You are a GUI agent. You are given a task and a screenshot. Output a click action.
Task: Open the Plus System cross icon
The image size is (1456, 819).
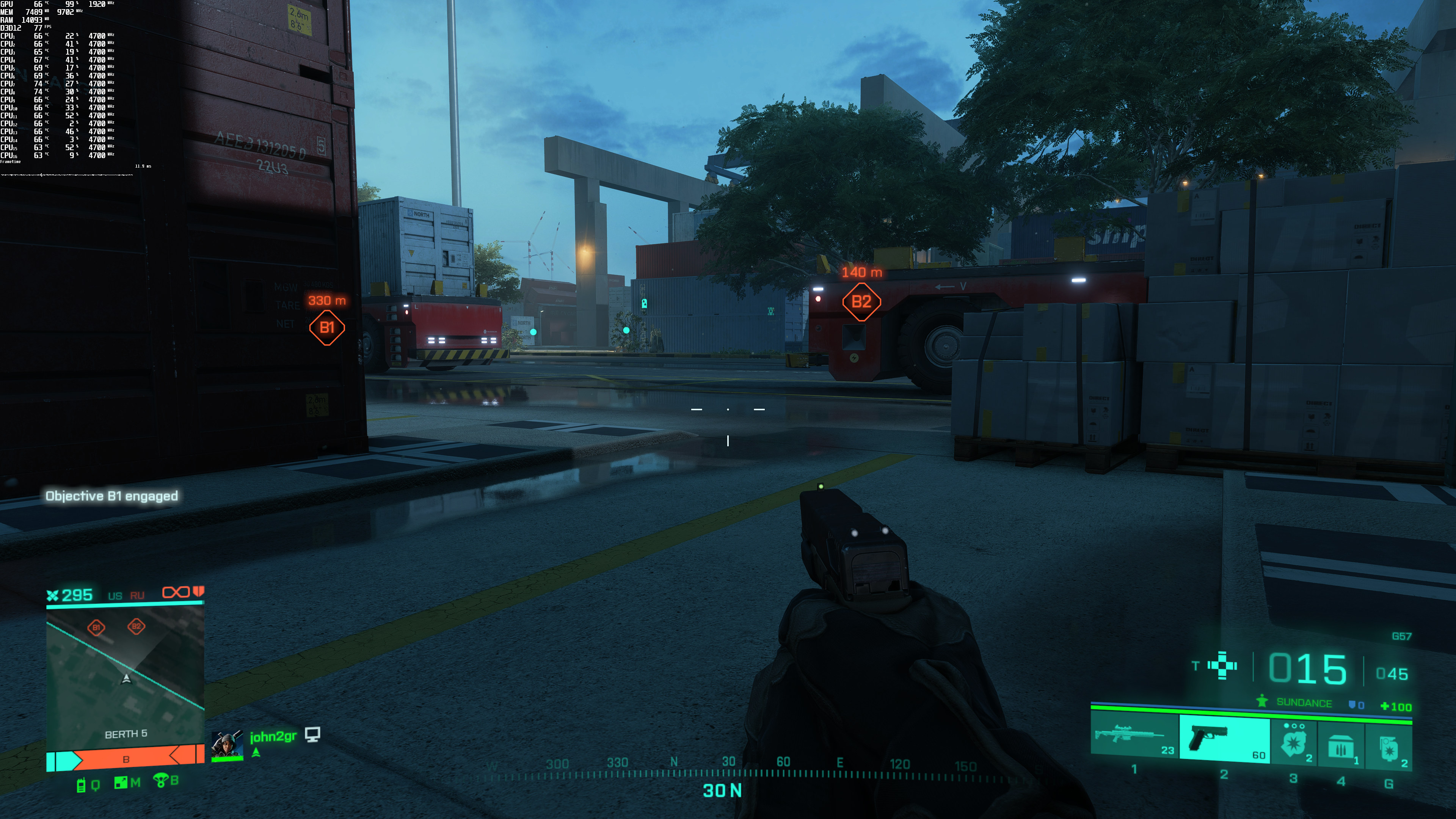click(1222, 666)
